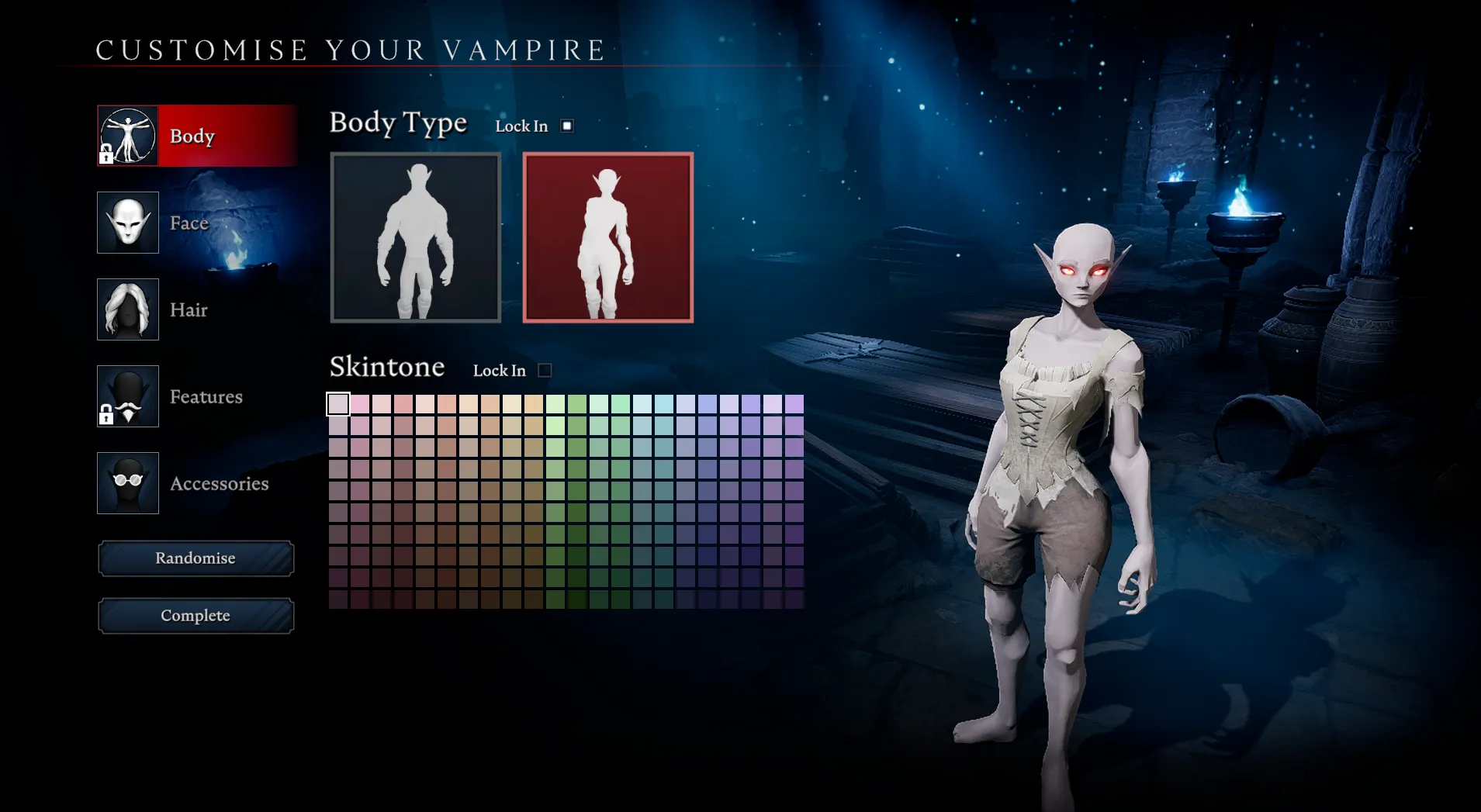Select the masculine body type silhouette
This screenshot has height=812, width=1481.
click(416, 237)
